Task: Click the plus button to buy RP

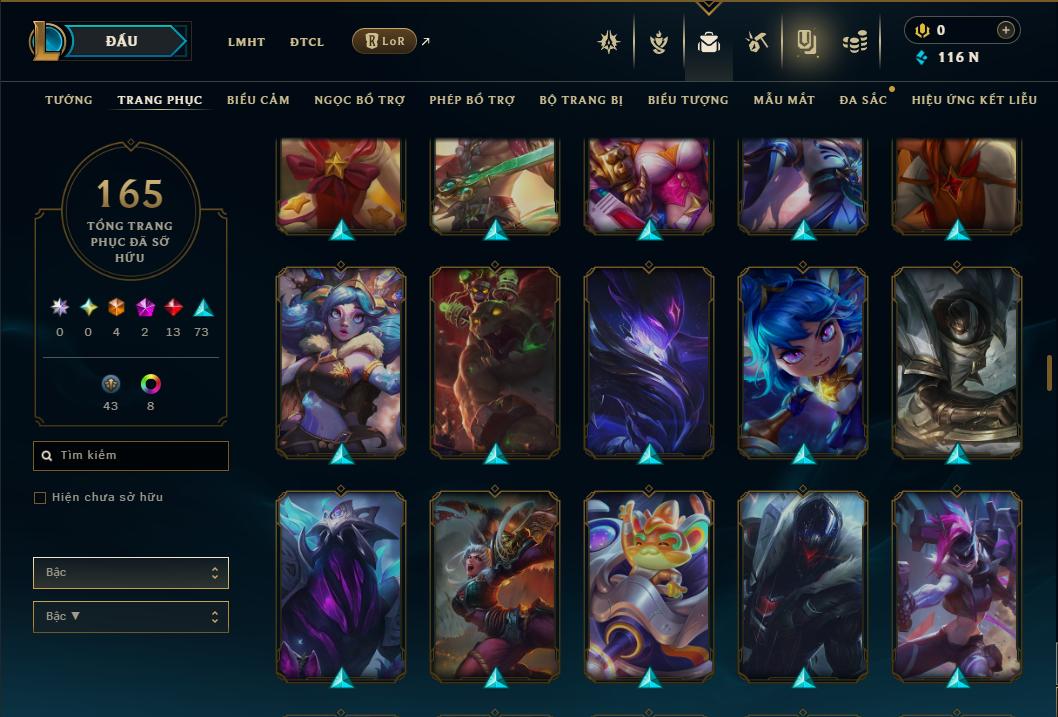Action: coord(1006,30)
